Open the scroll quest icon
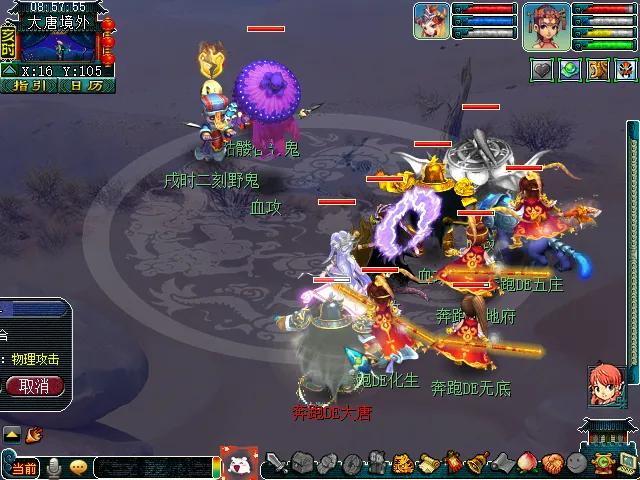Viewport: 640px width, 480px height. (427, 464)
